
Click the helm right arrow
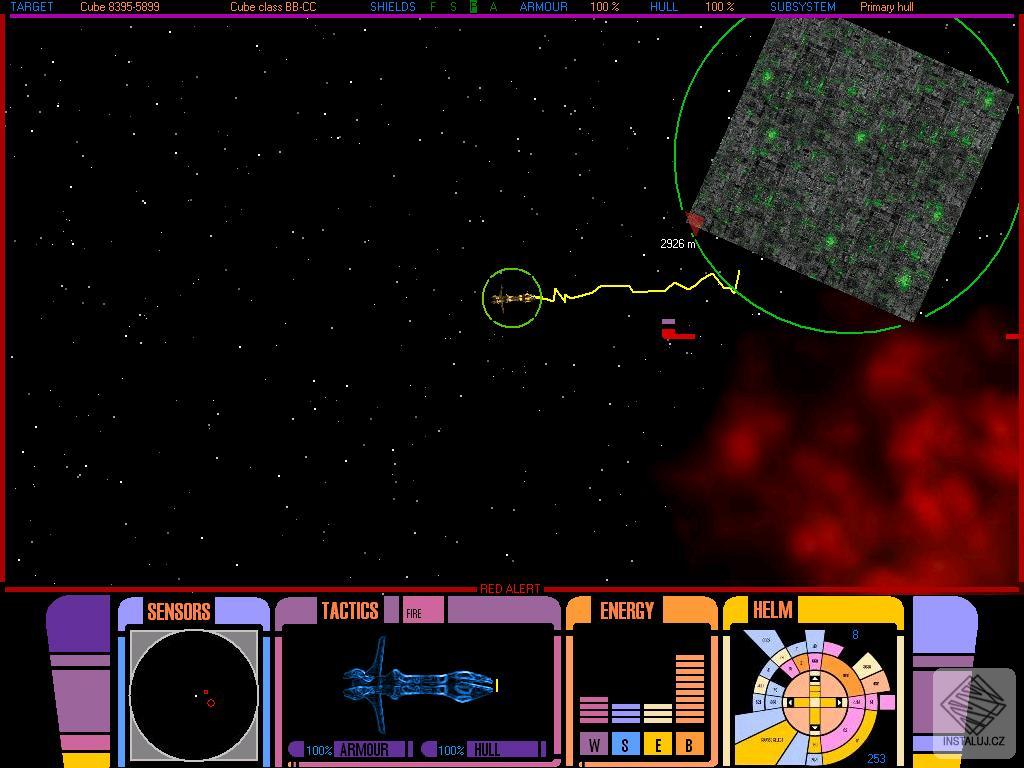click(837, 702)
